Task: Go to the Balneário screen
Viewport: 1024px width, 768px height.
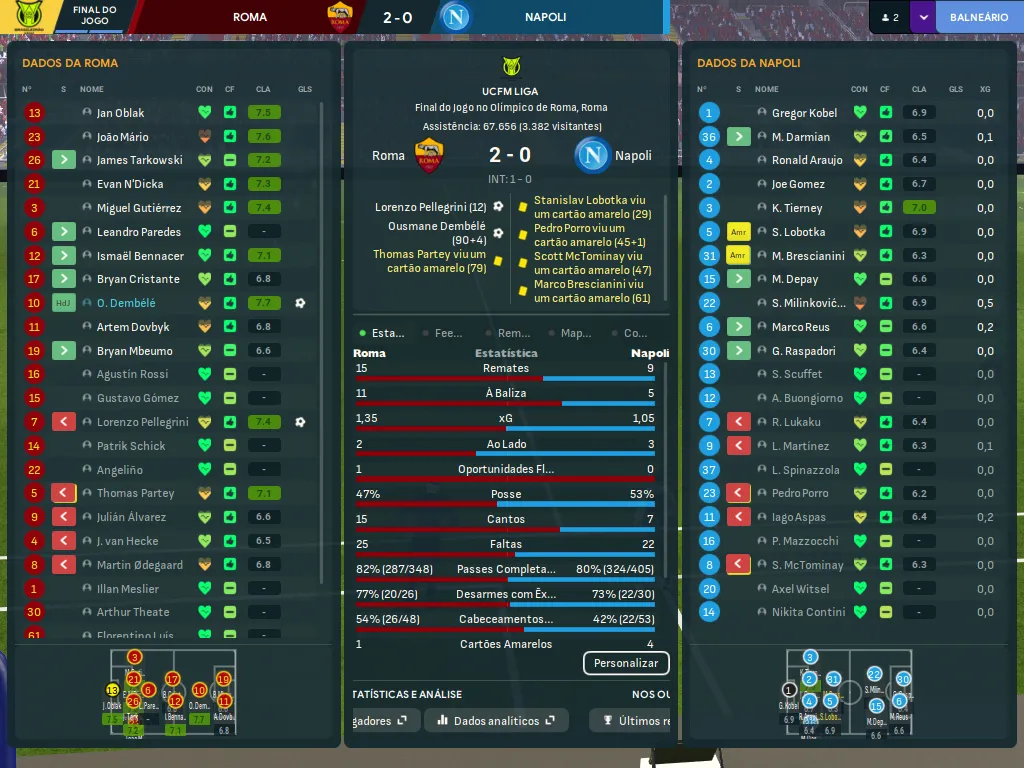Action: (x=978, y=17)
